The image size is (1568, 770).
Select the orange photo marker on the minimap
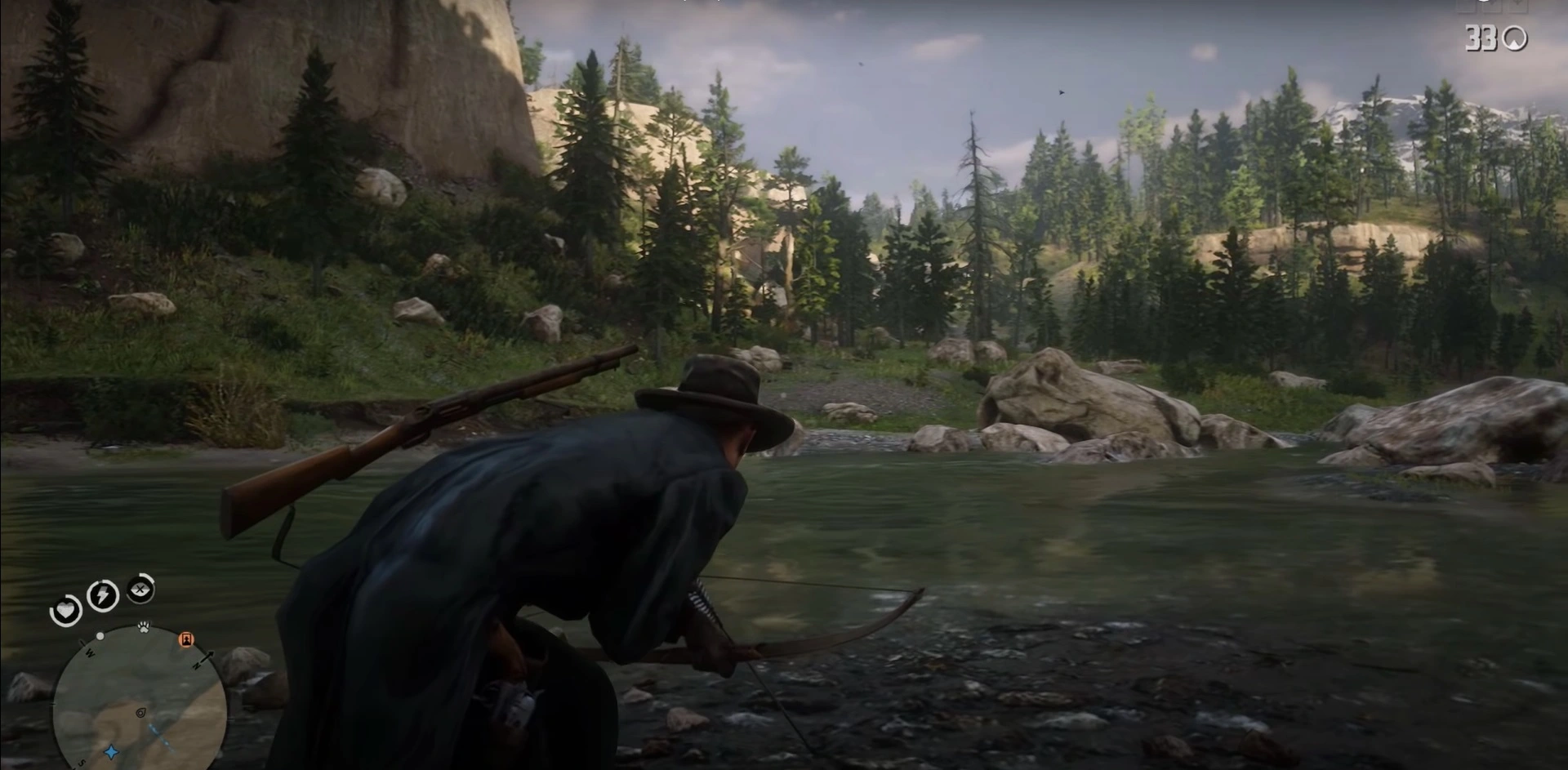(x=186, y=640)
